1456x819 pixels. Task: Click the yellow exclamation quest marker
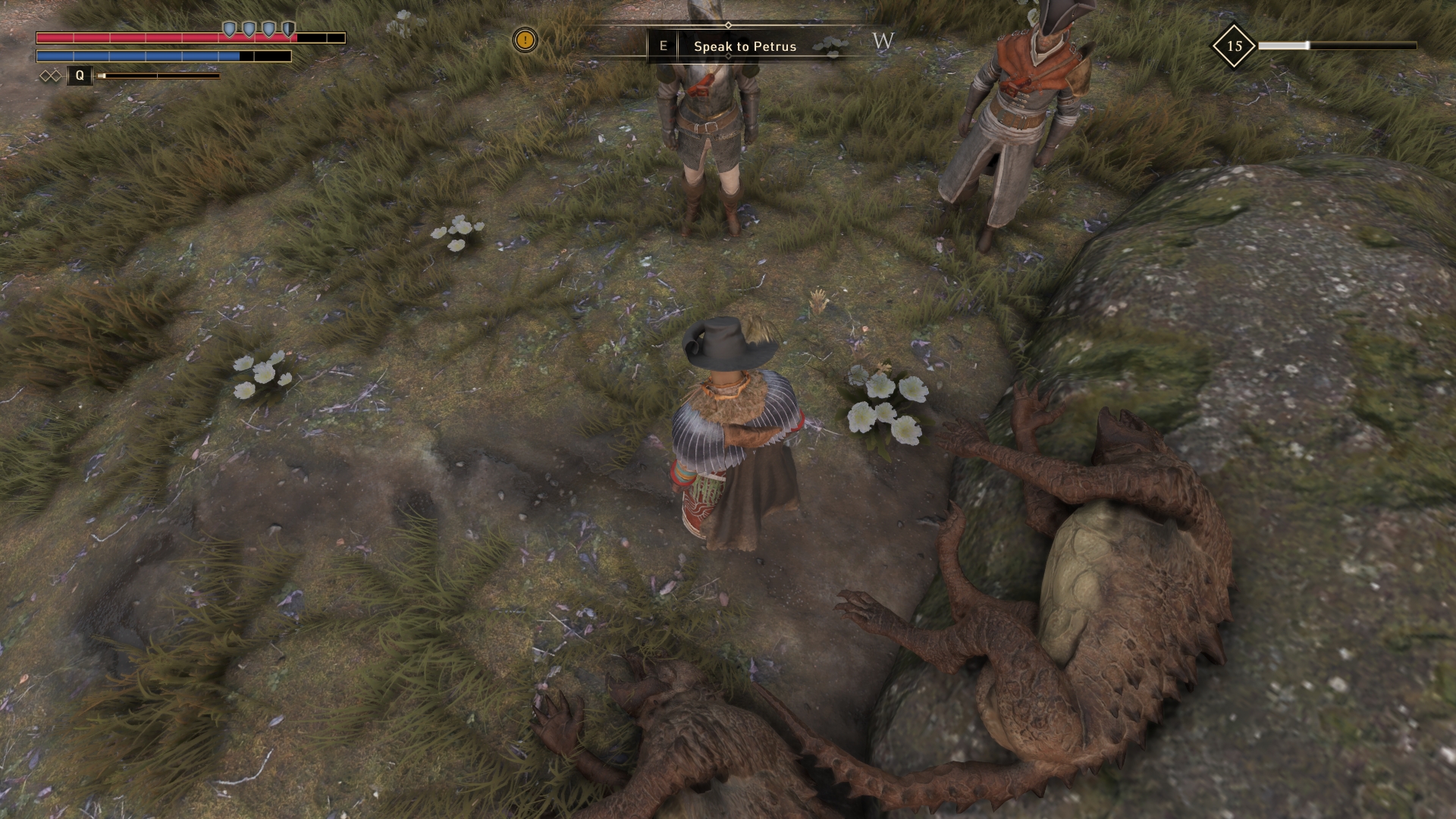(x=525, y=39)
